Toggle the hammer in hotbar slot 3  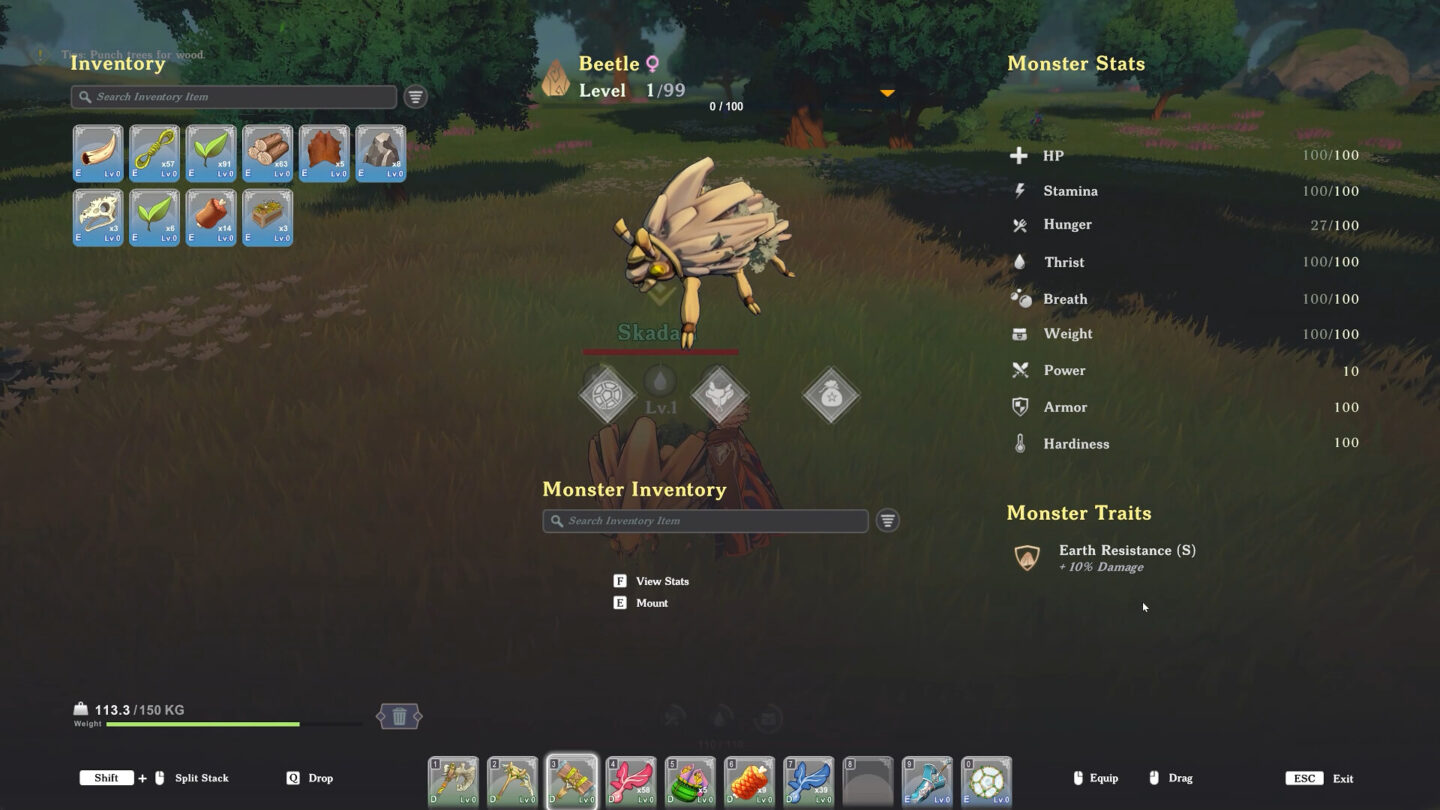tap(572, 780)
